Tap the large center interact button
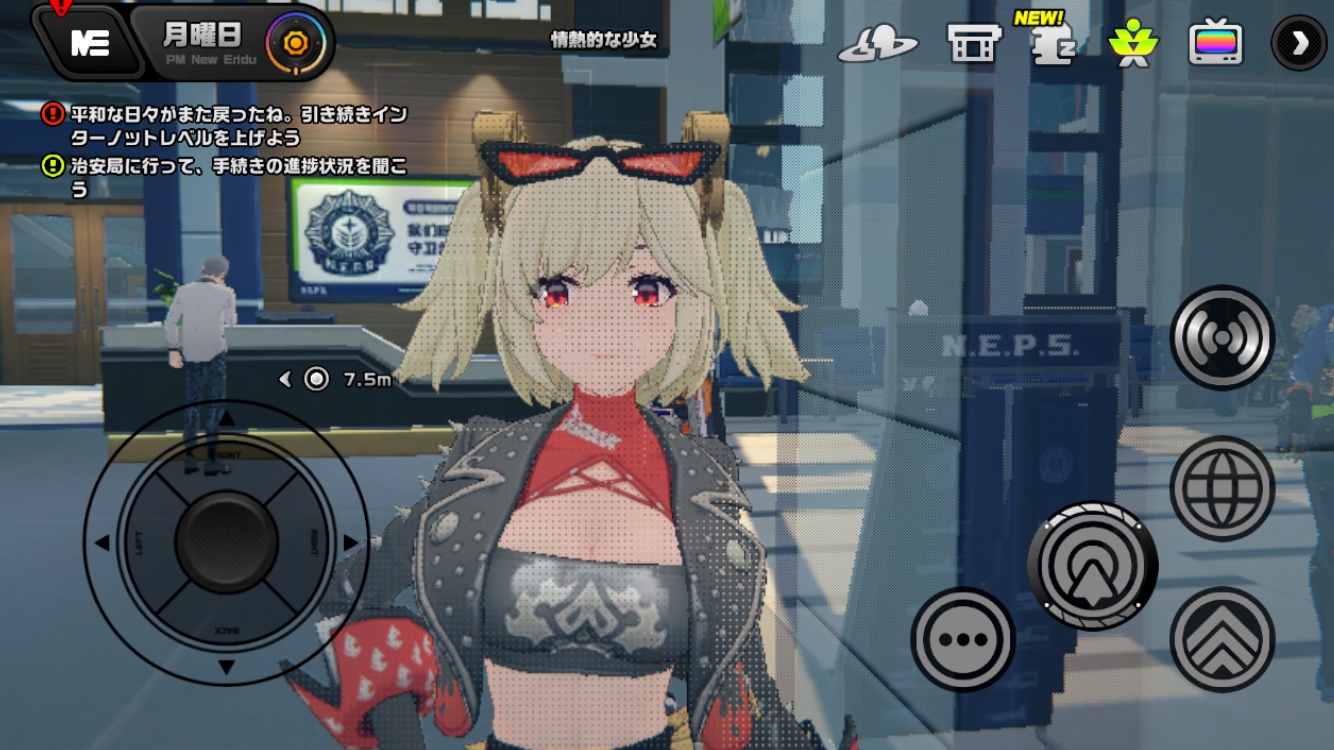1334x750 pixels. coord(1092,566)
